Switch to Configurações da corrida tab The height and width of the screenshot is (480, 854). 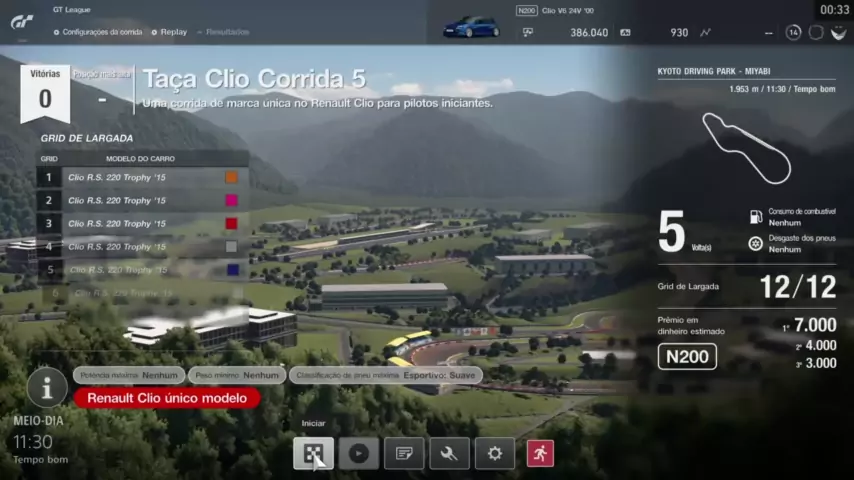tap(97, 32)
